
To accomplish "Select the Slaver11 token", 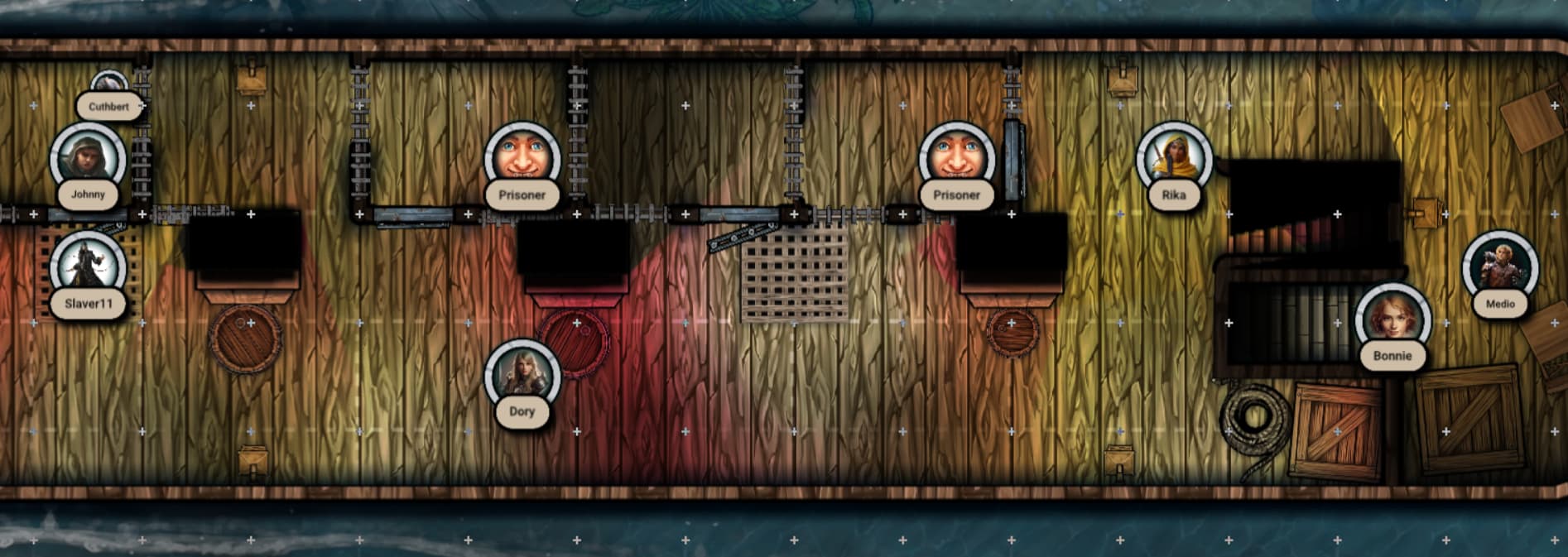I will click(88, 266).
